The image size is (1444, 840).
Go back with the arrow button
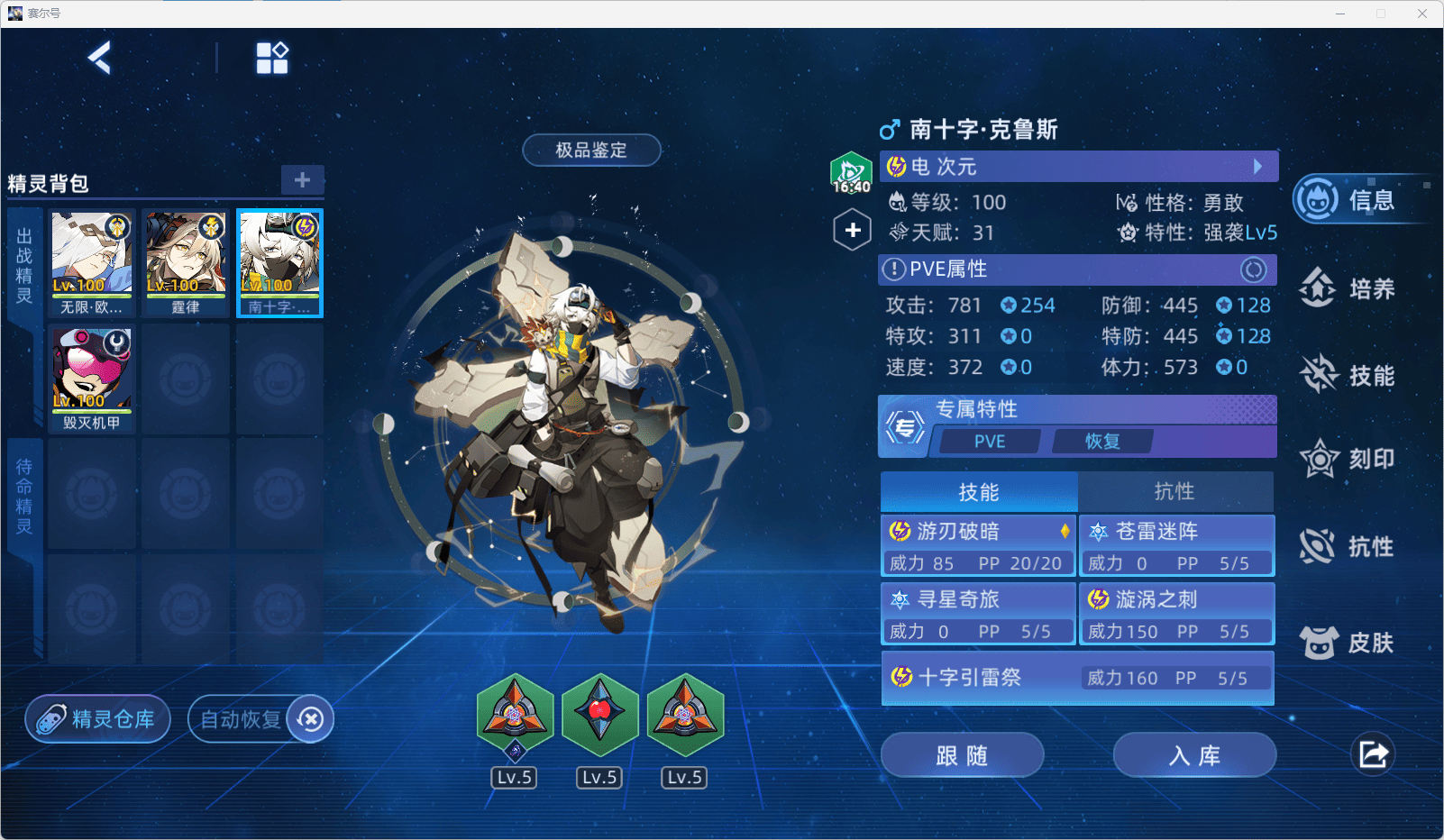pyautogui.click(x=100, y=59)
